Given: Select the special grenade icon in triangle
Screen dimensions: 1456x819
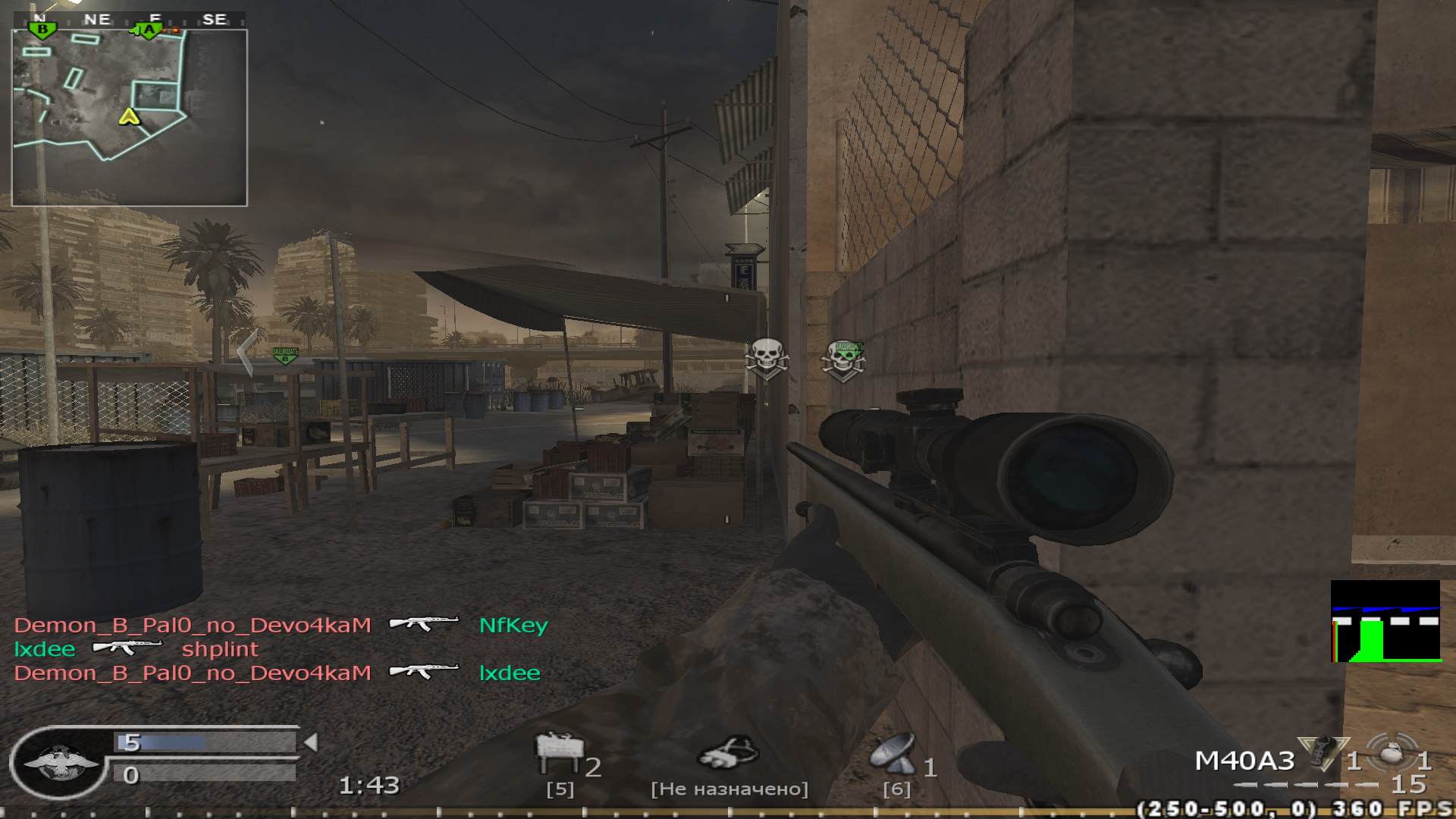Looking at the screenshot, I should click(x=1323, y=752).
